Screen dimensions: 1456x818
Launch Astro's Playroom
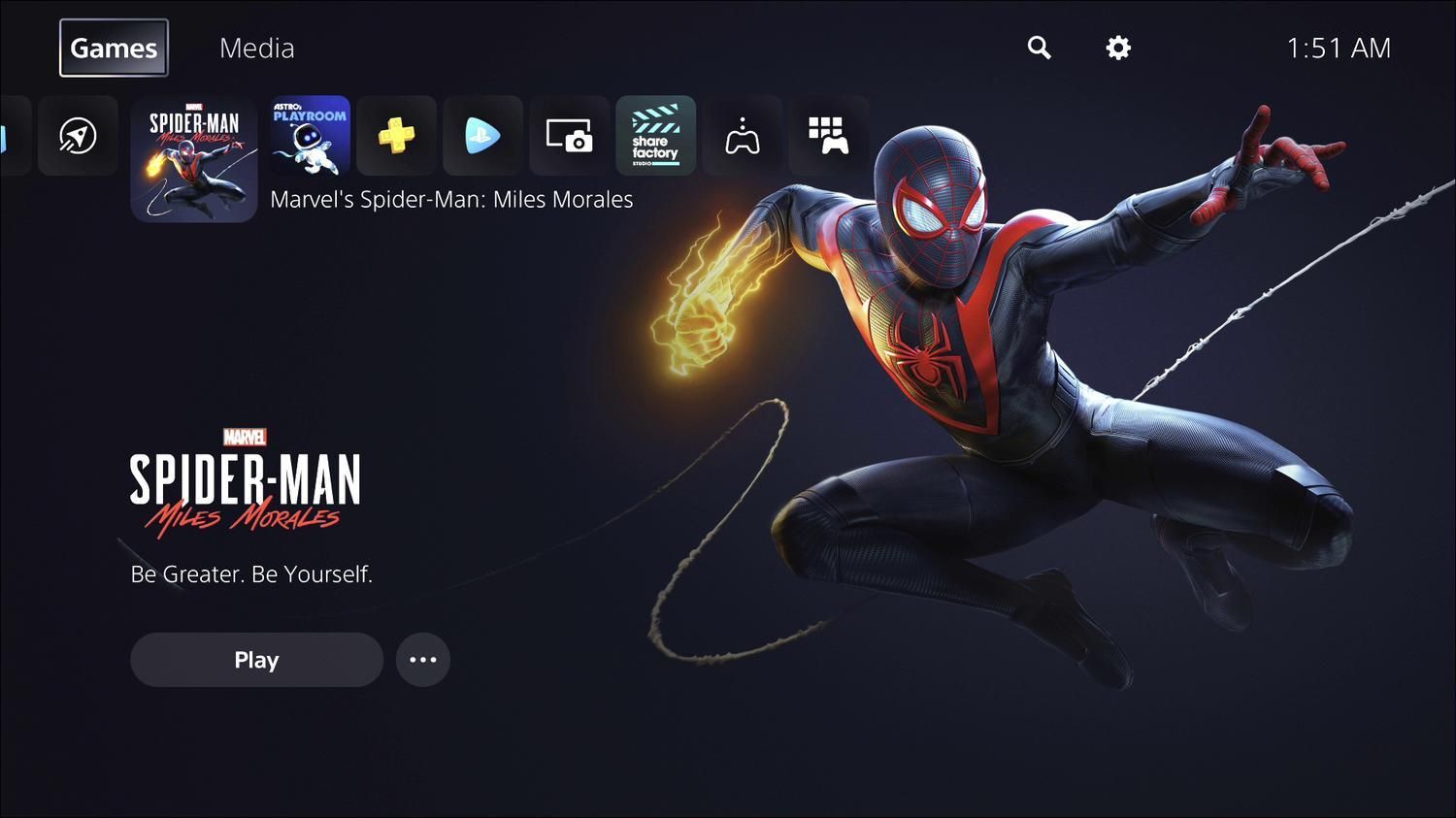point(309,136)
